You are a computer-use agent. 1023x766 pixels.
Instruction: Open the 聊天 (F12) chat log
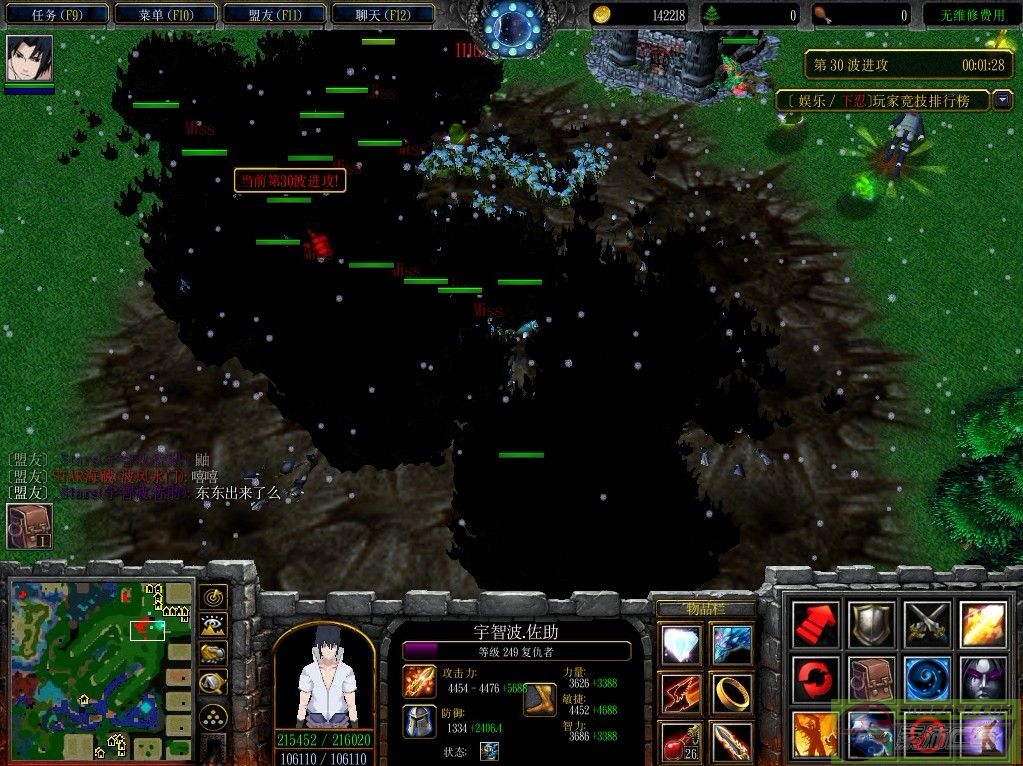pos(381,15)
